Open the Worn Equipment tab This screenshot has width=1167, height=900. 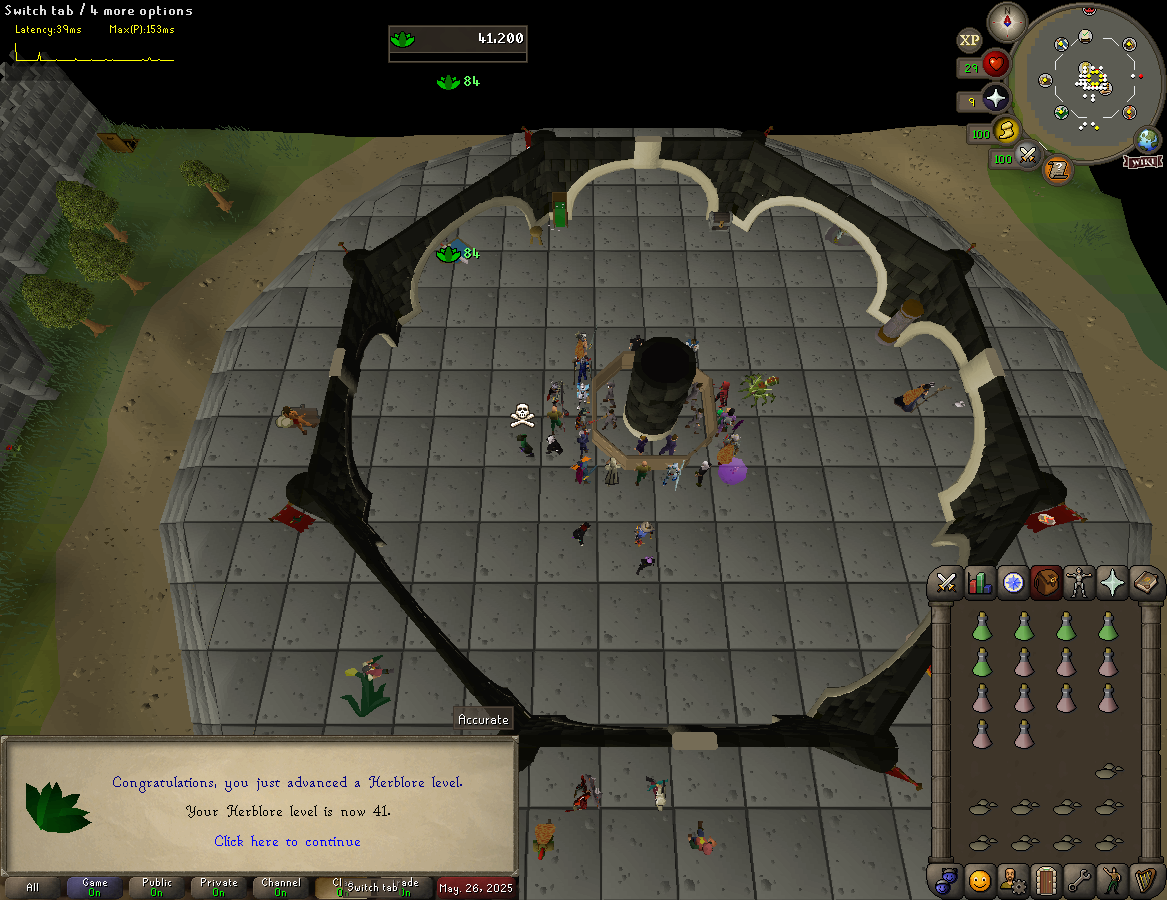(1079, 583)
